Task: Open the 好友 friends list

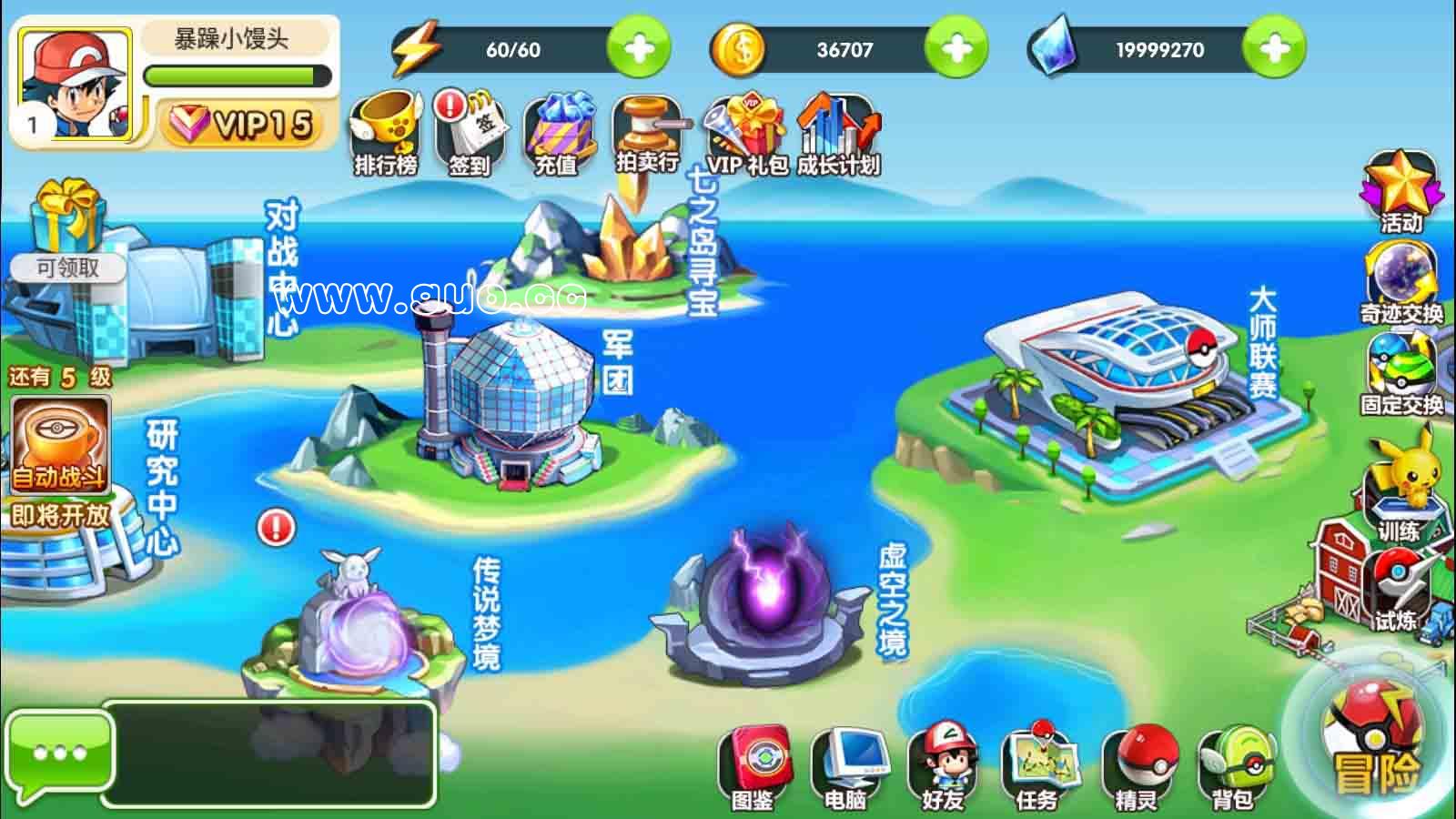Action: coord(942,766)
